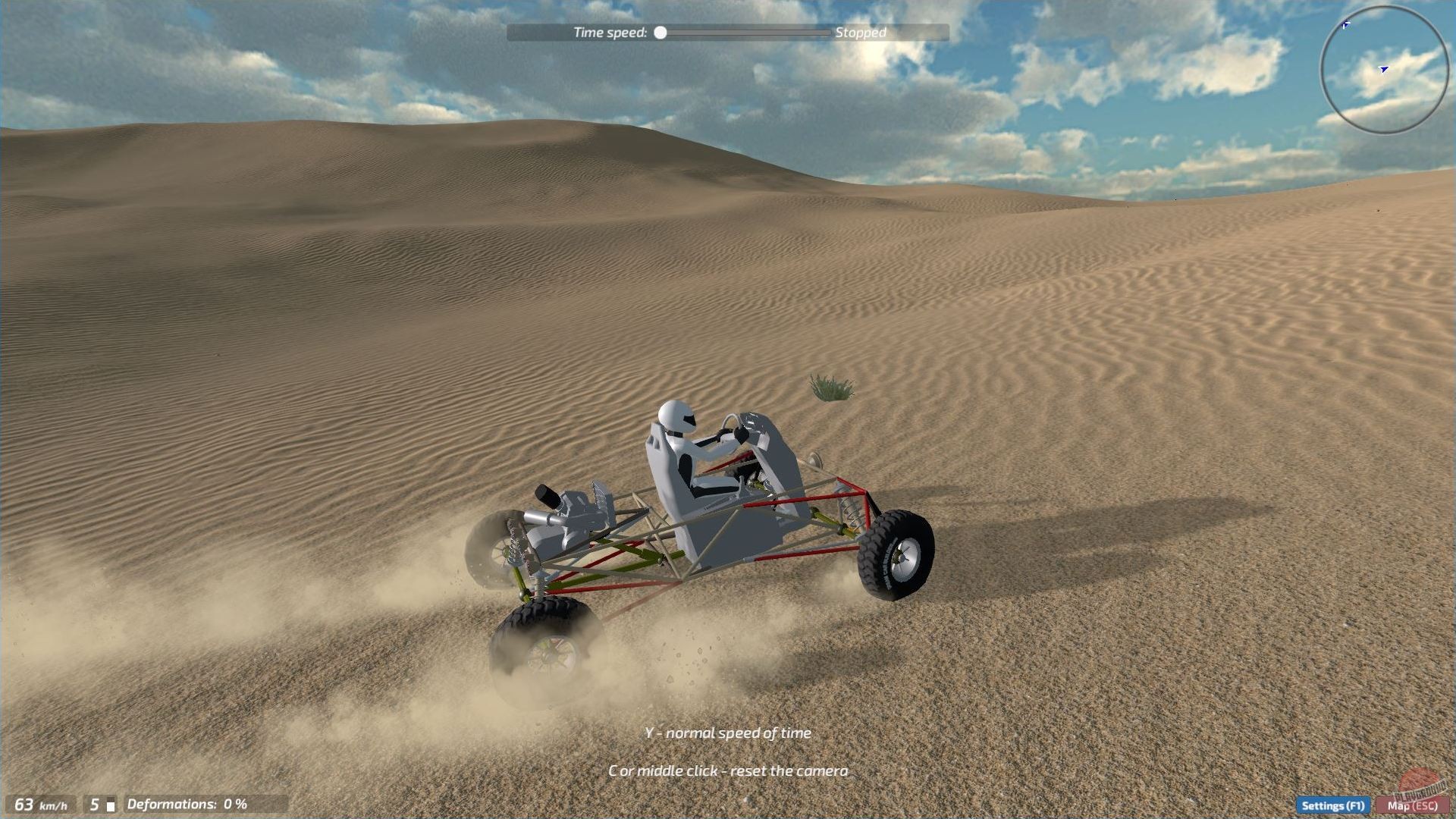Select the blue player arrow on the minimap
The width and height of the screenshot is (1456, 819).
coord(1383,69)
